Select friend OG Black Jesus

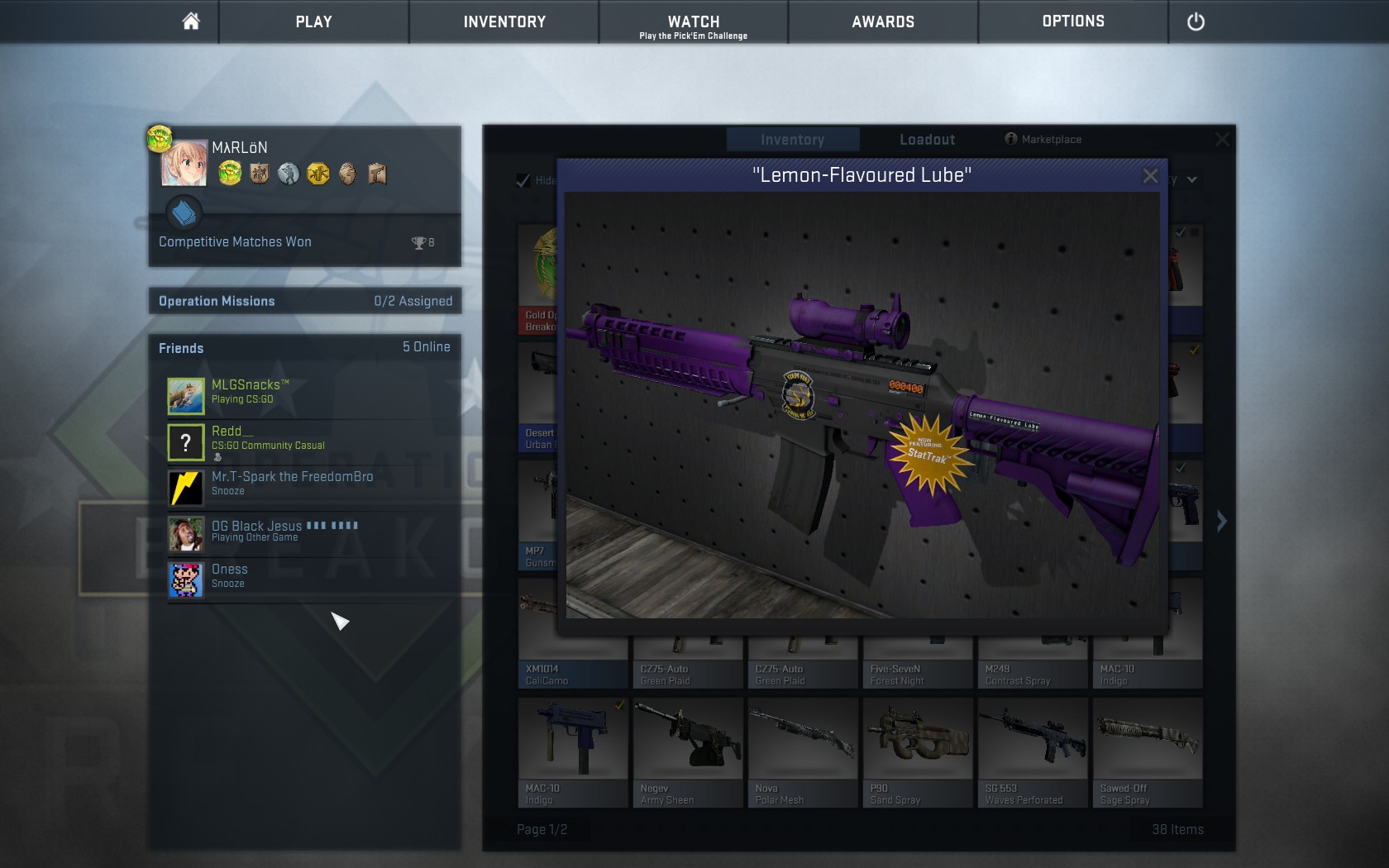[x=256, y=531]
